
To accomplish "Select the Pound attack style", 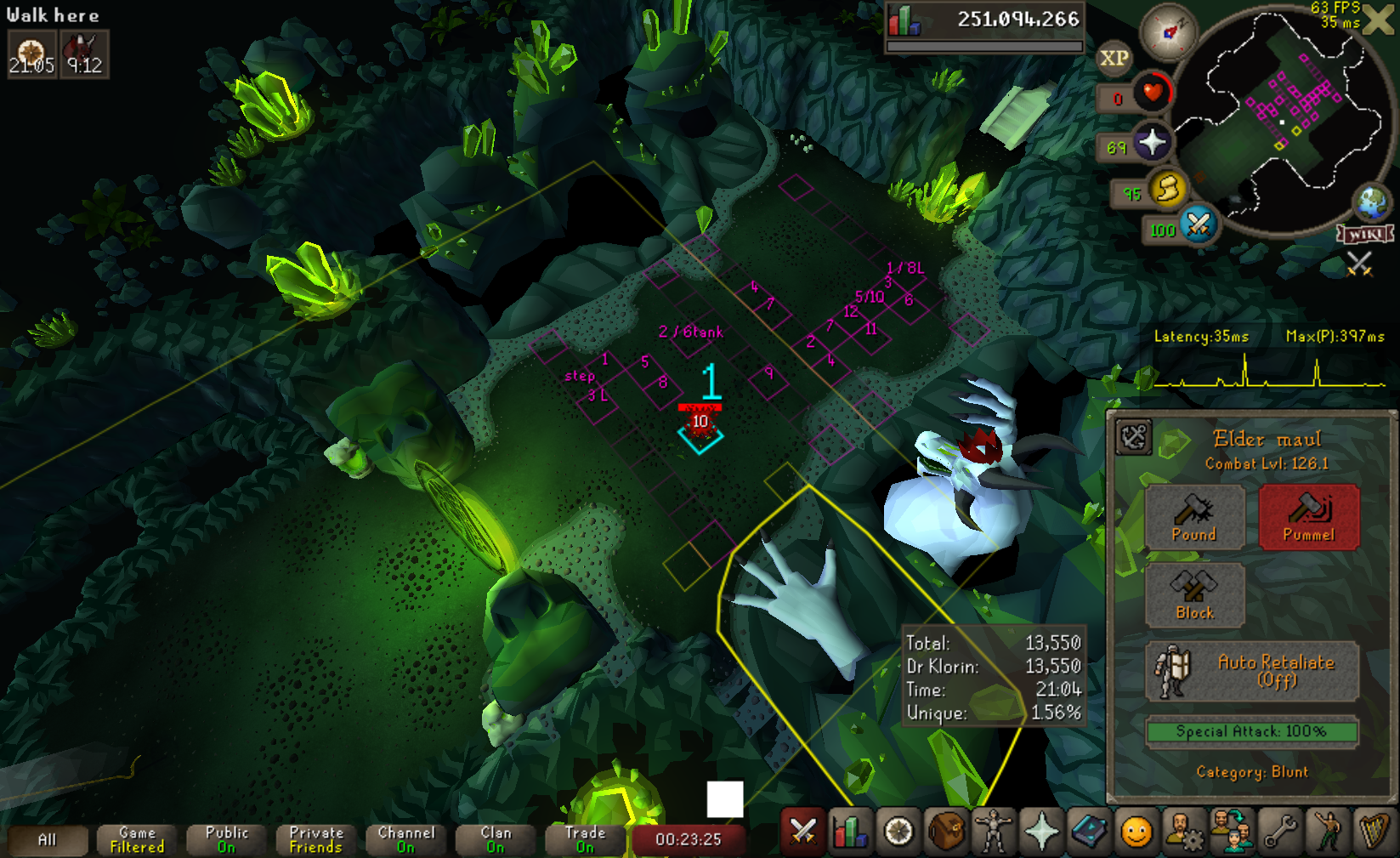I will point(1194,517).
